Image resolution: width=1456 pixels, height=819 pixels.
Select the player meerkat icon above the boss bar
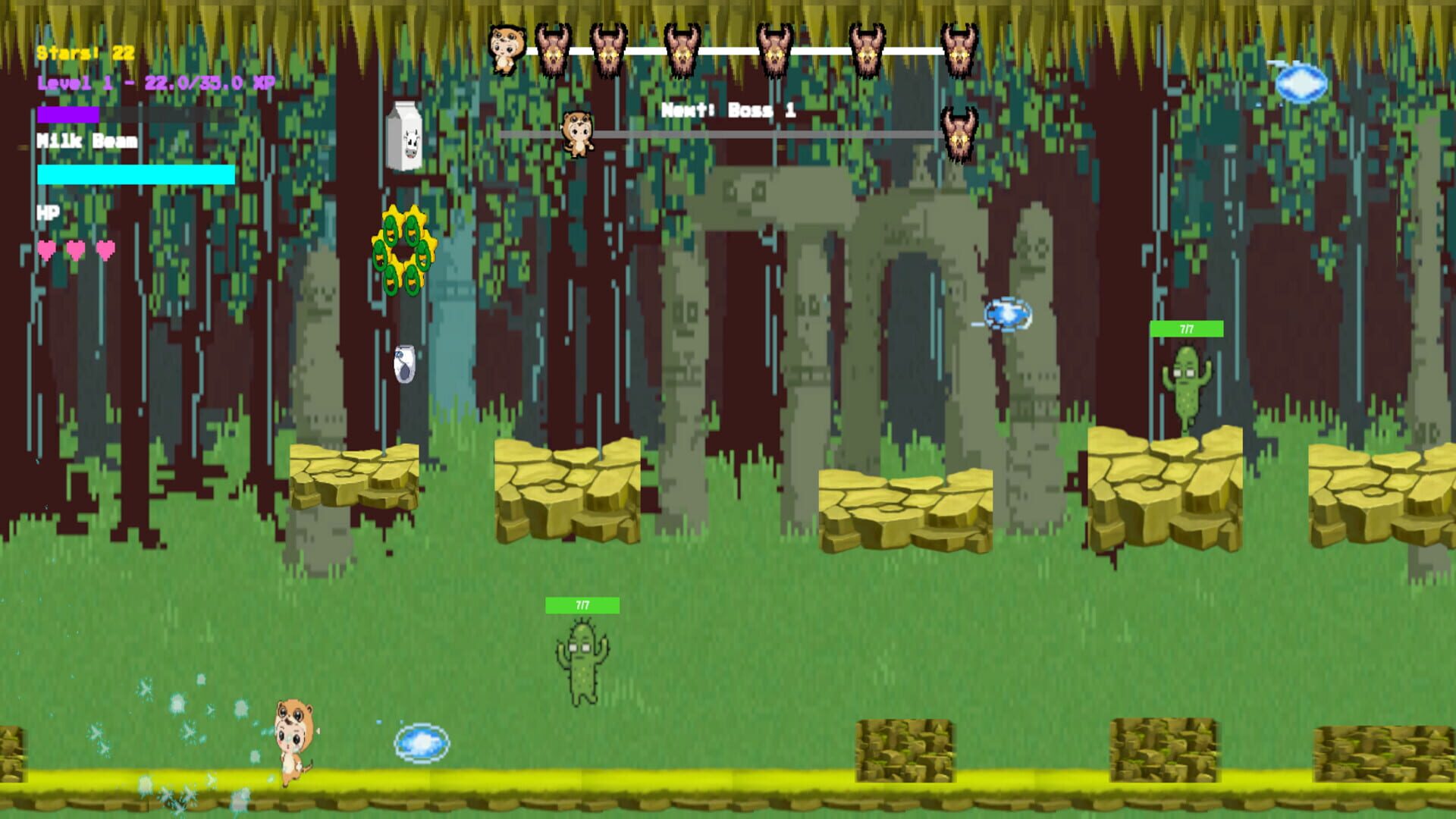click(507, 49)
